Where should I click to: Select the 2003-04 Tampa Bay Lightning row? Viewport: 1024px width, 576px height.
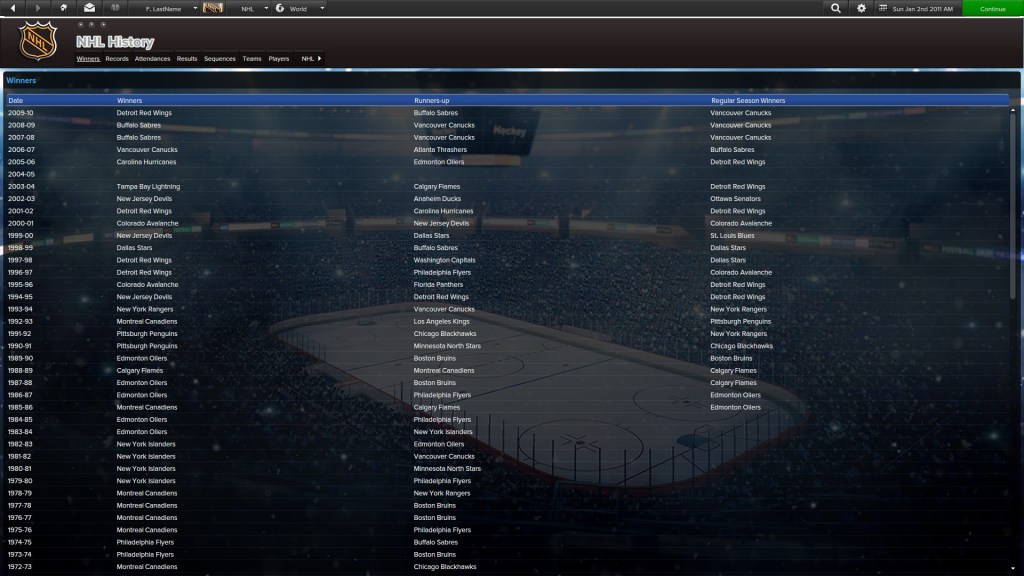[148, 187]
